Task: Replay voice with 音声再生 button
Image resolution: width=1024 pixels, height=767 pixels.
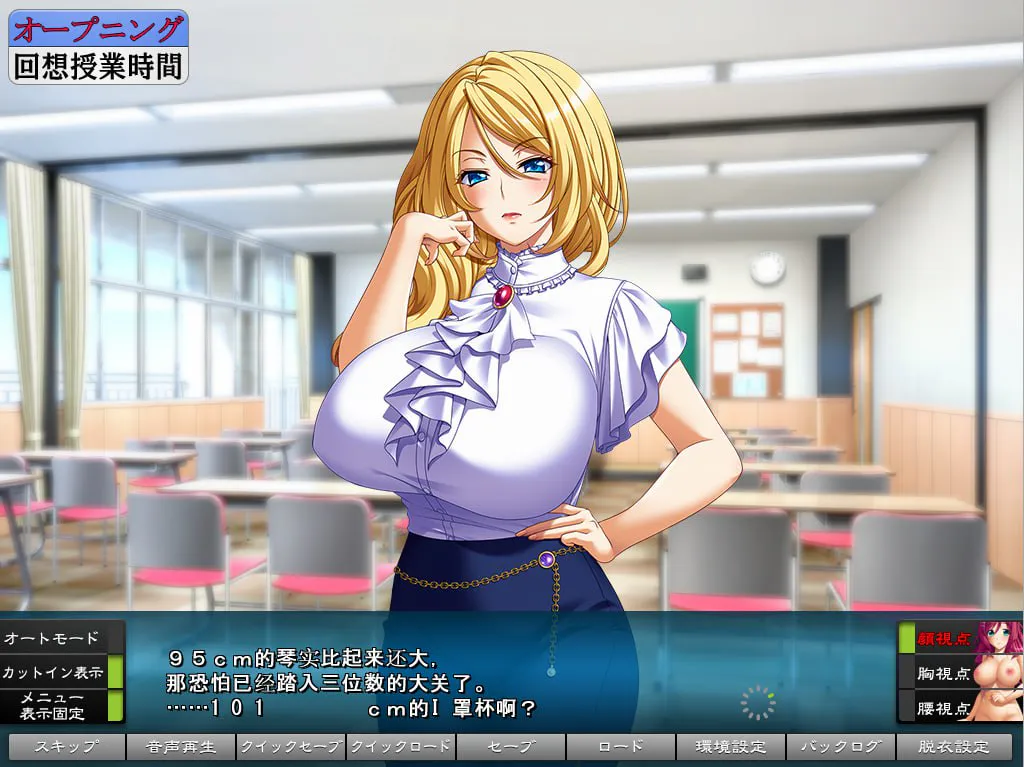Action: (180, 747)
